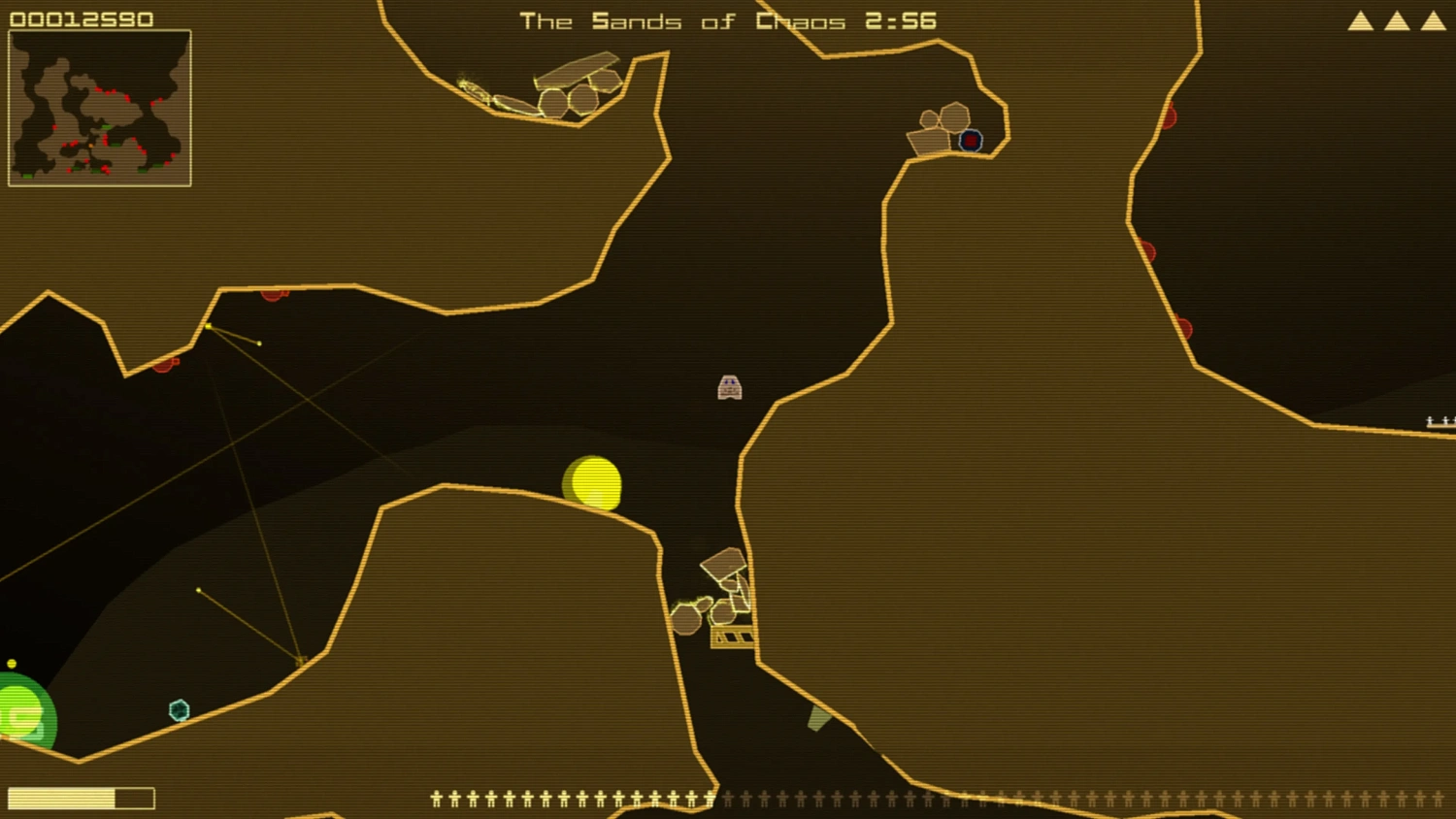Click the blue diamond gem near the rocks
The image size is (1456, 819).
[x=971, y=141]
